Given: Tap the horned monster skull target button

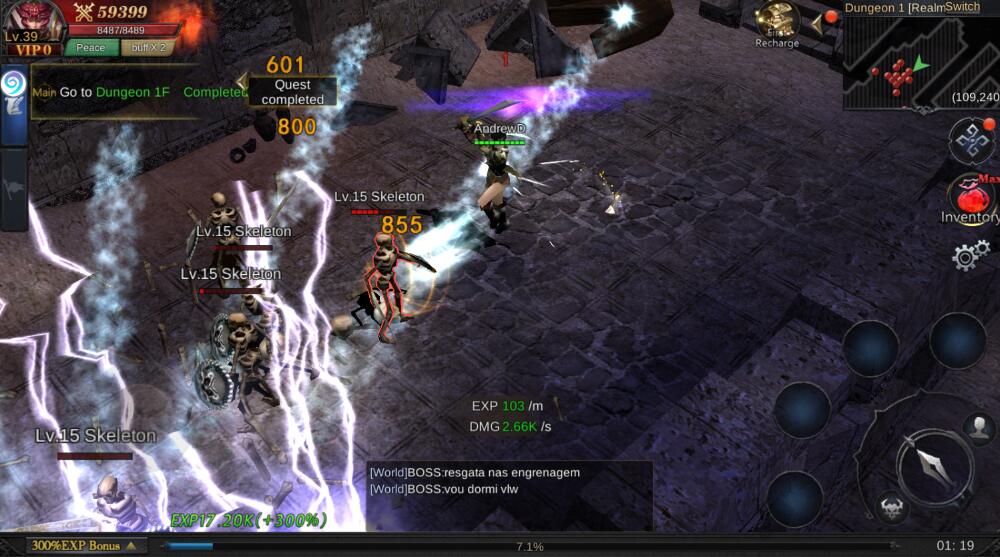Looking at the screenshot, I should [x=891, y=506].
